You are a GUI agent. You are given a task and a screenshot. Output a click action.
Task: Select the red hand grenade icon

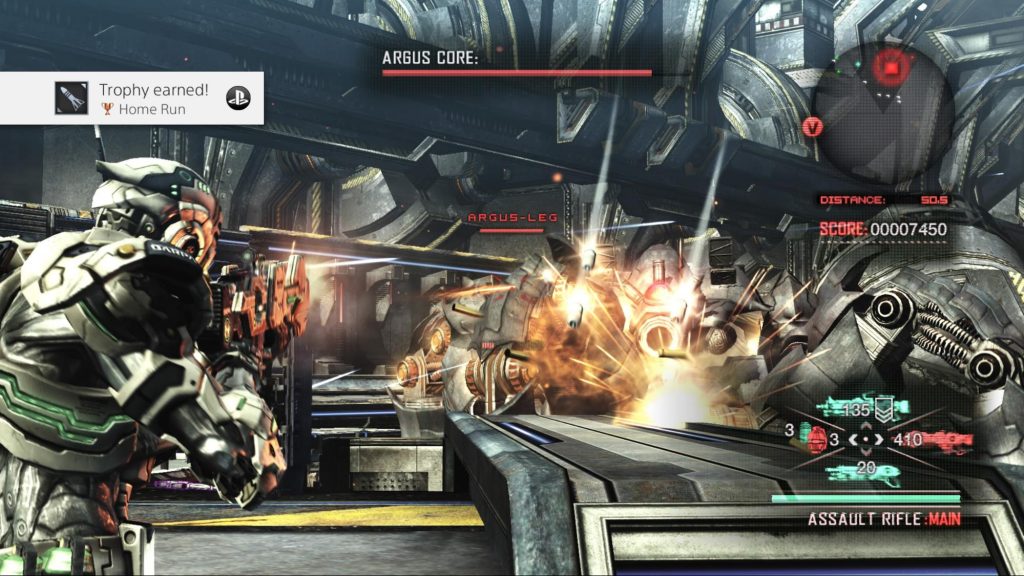(817, 437)
